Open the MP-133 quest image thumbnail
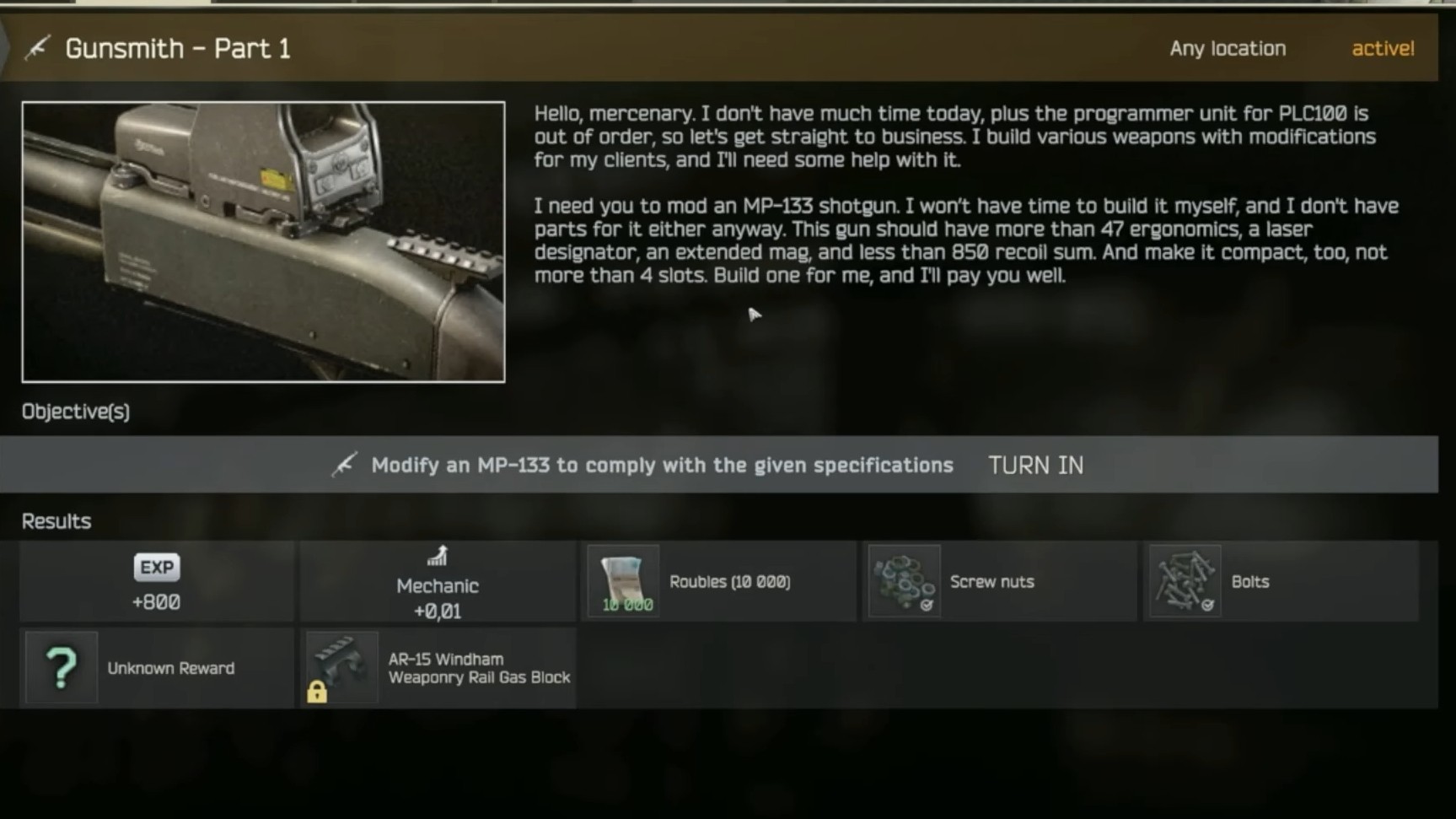Screen dimensions: 1456x819 point(264,241)
